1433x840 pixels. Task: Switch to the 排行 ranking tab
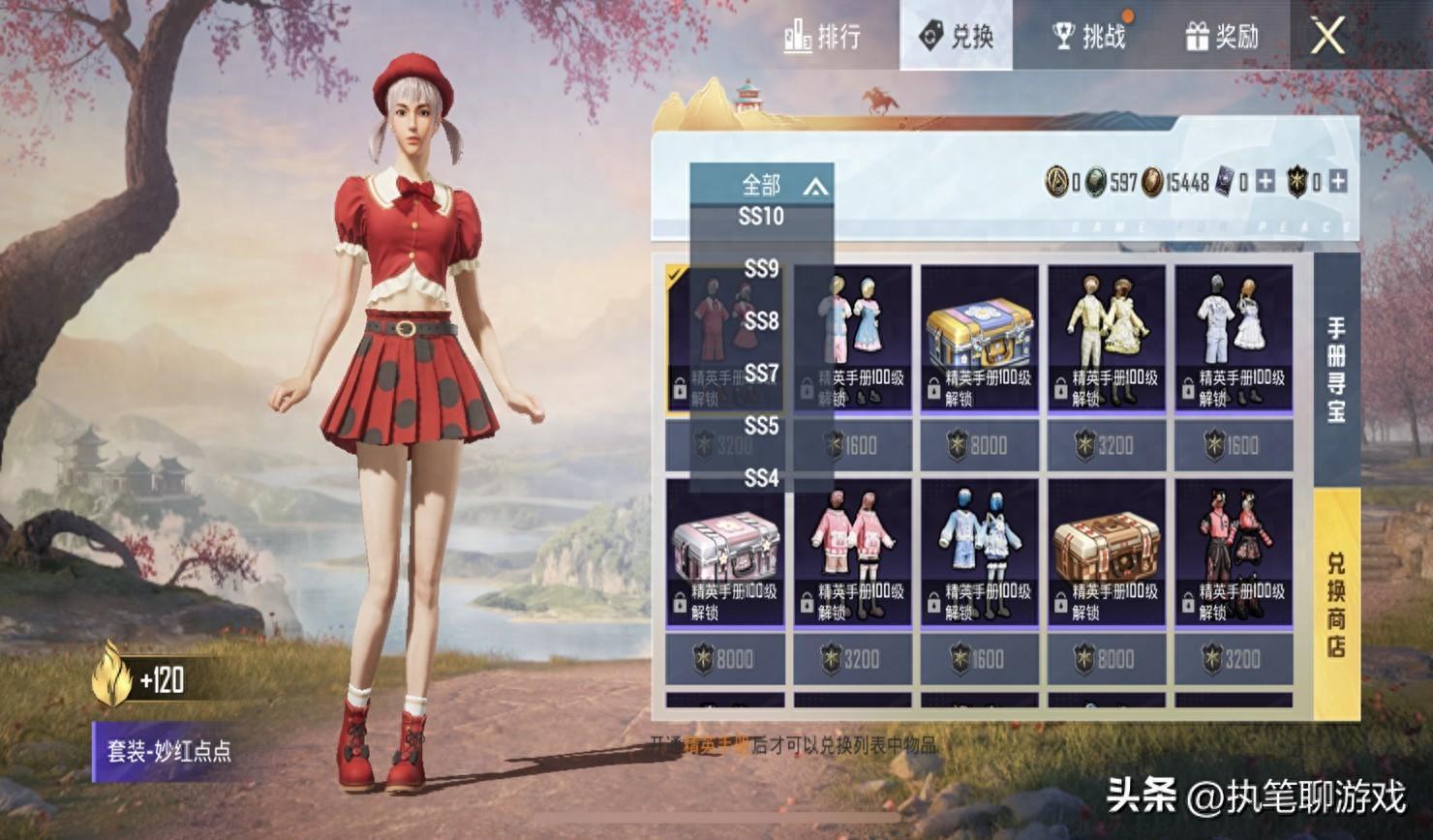coord(823,37)
